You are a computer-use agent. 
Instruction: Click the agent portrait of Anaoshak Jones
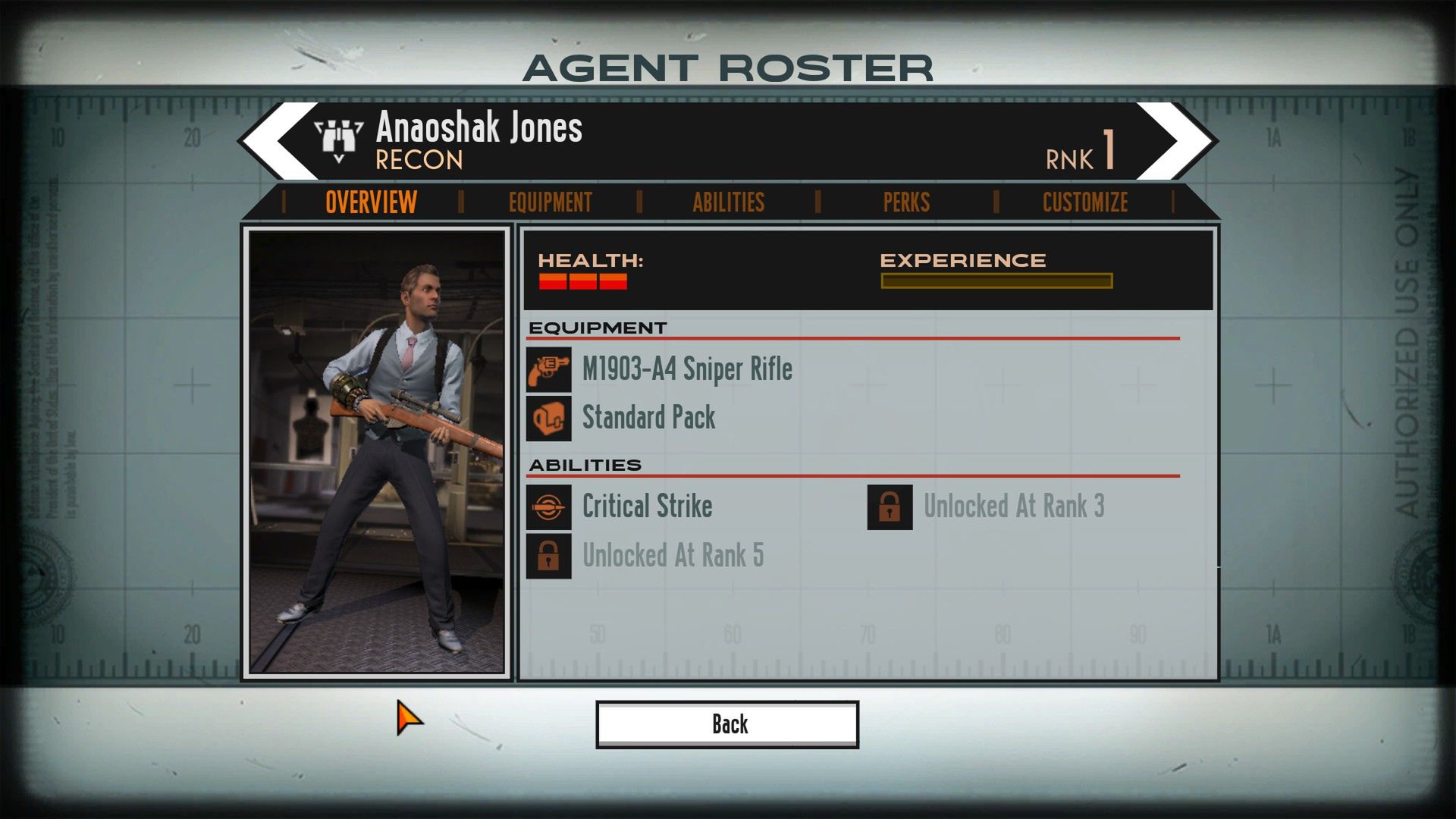(377, 452)
